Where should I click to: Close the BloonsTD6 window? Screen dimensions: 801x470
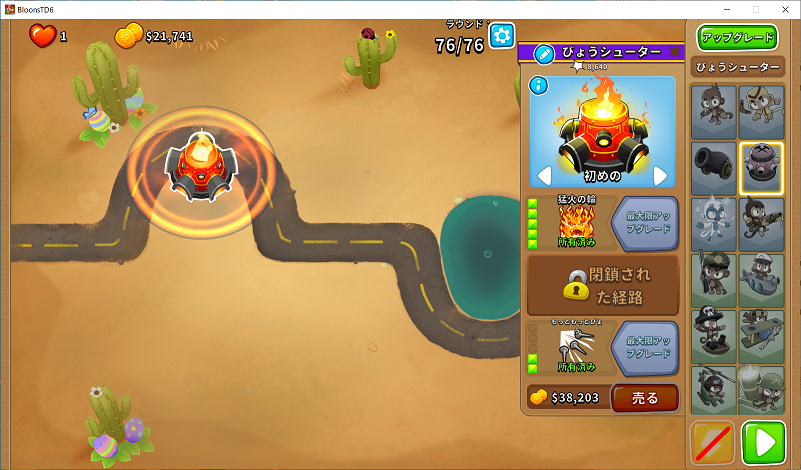tap(782, 8)
